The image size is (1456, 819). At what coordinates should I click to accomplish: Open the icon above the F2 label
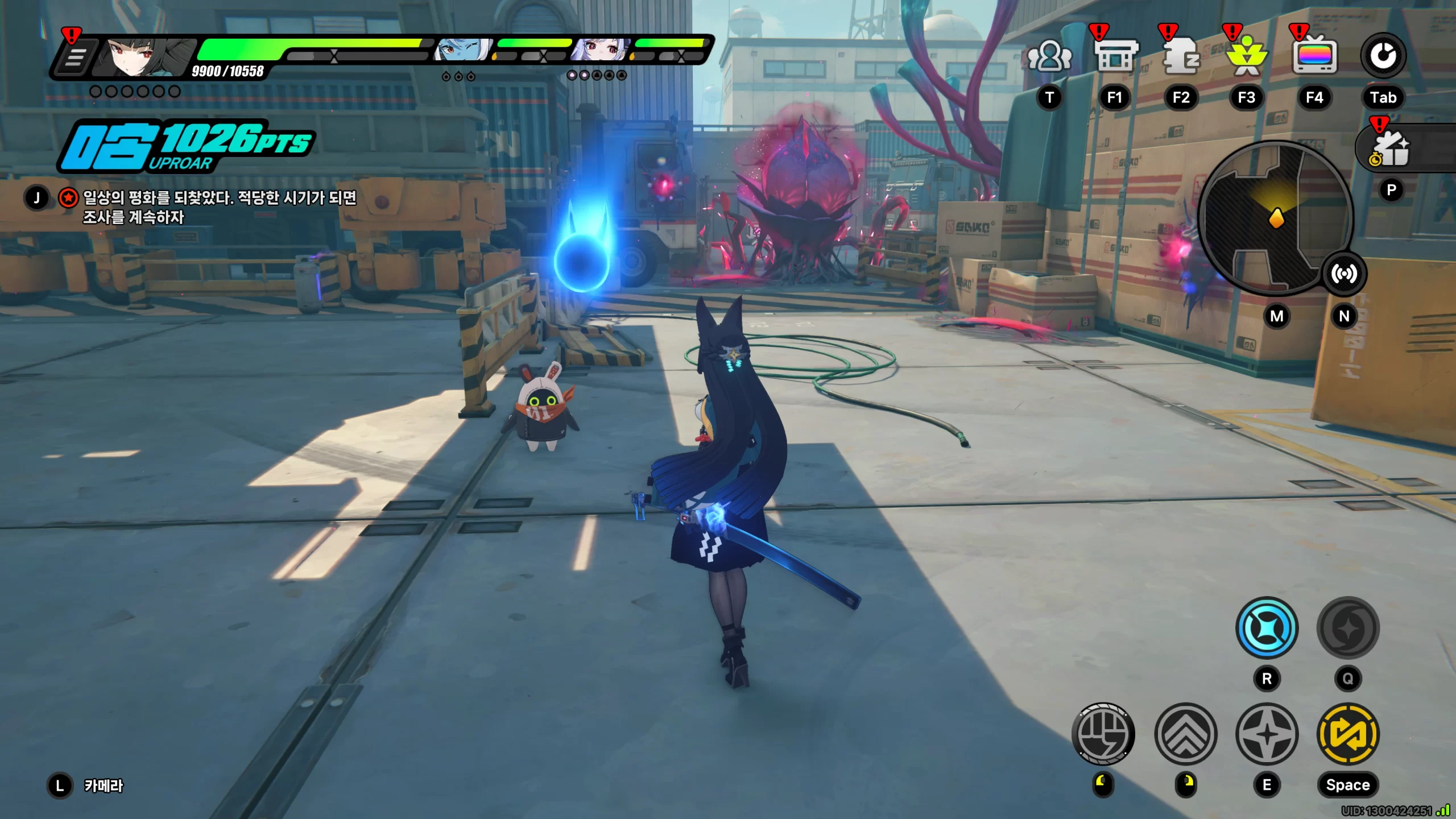click(x=1181, y=56)
